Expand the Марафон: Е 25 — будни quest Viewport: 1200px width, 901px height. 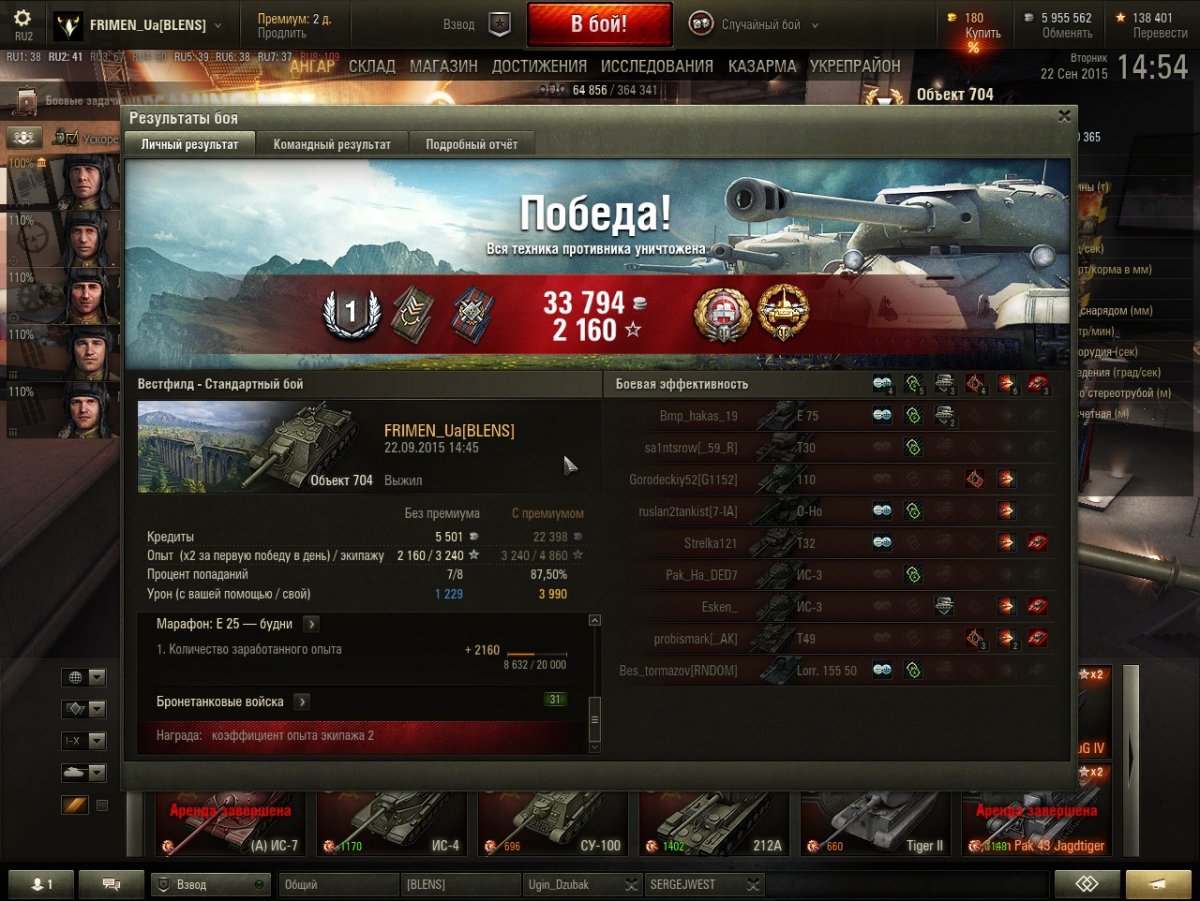311,624
